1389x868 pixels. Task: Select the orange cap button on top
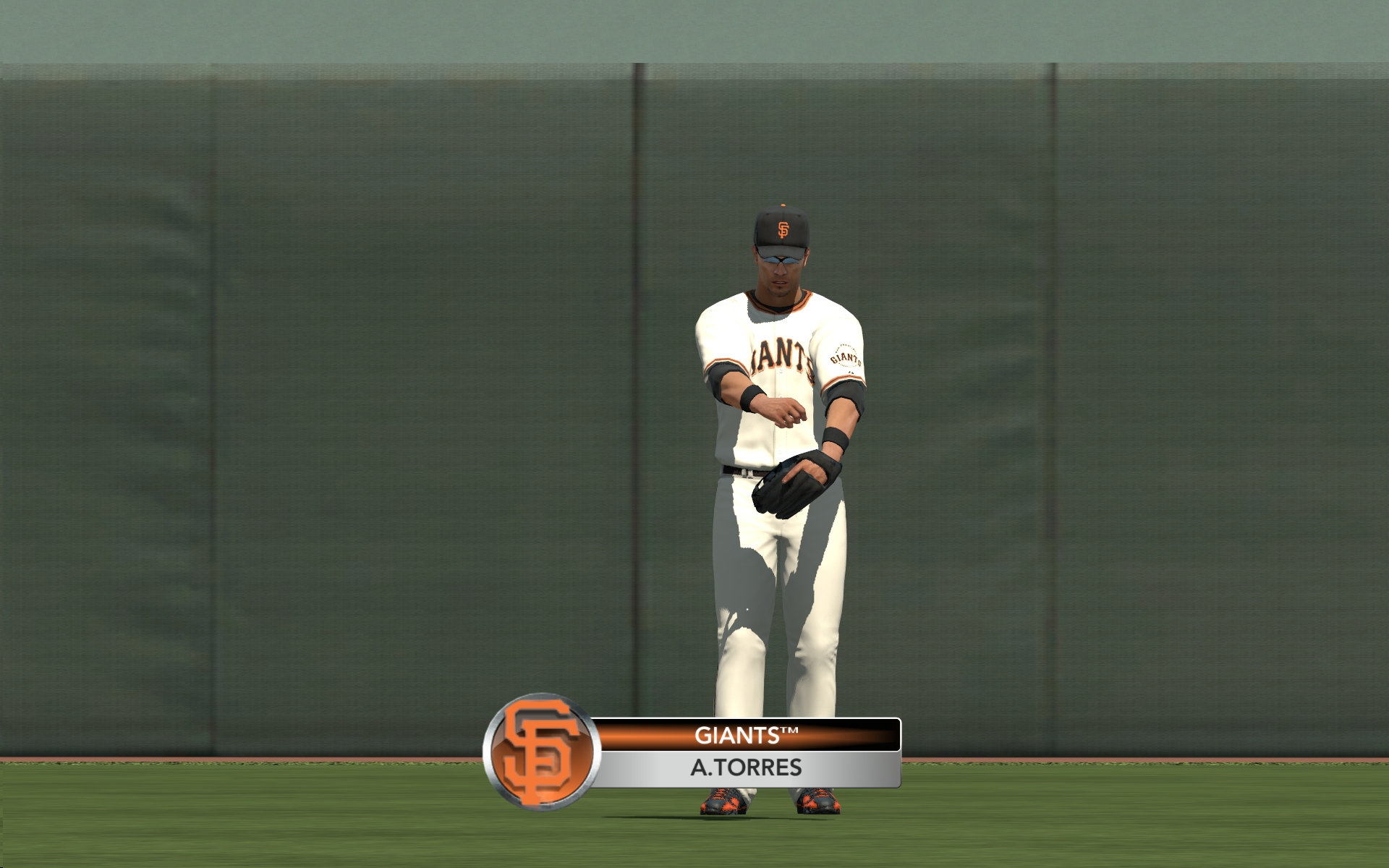tap(783, 204)
